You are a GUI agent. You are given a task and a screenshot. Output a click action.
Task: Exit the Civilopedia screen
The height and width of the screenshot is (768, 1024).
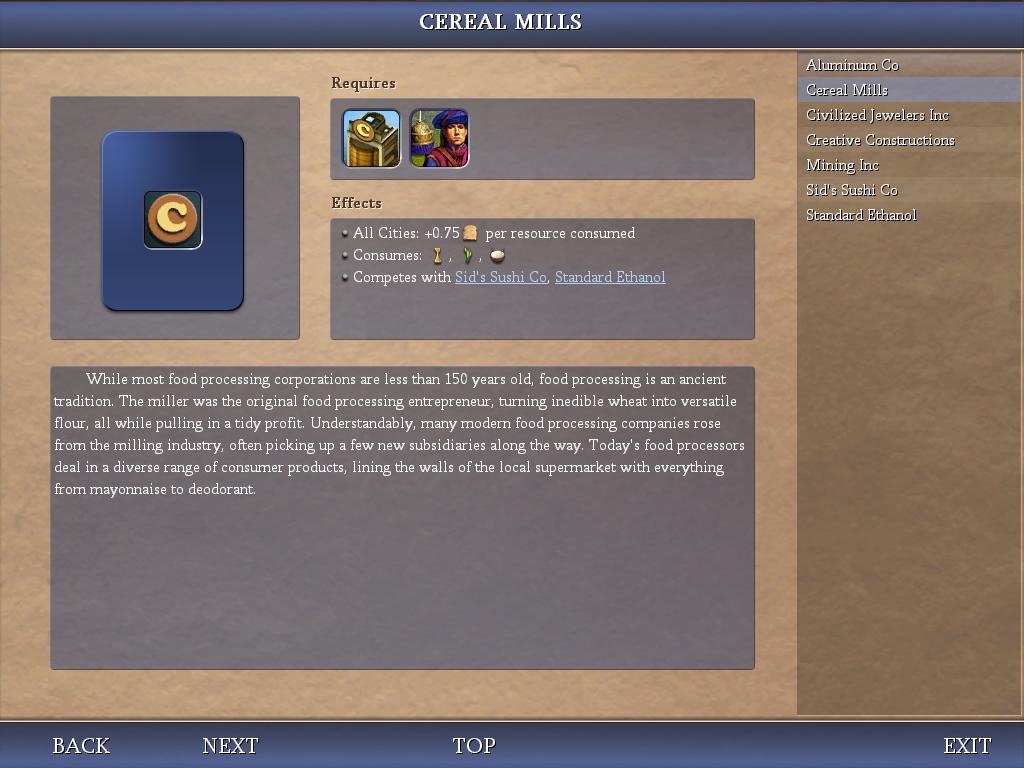click(967, 746)
